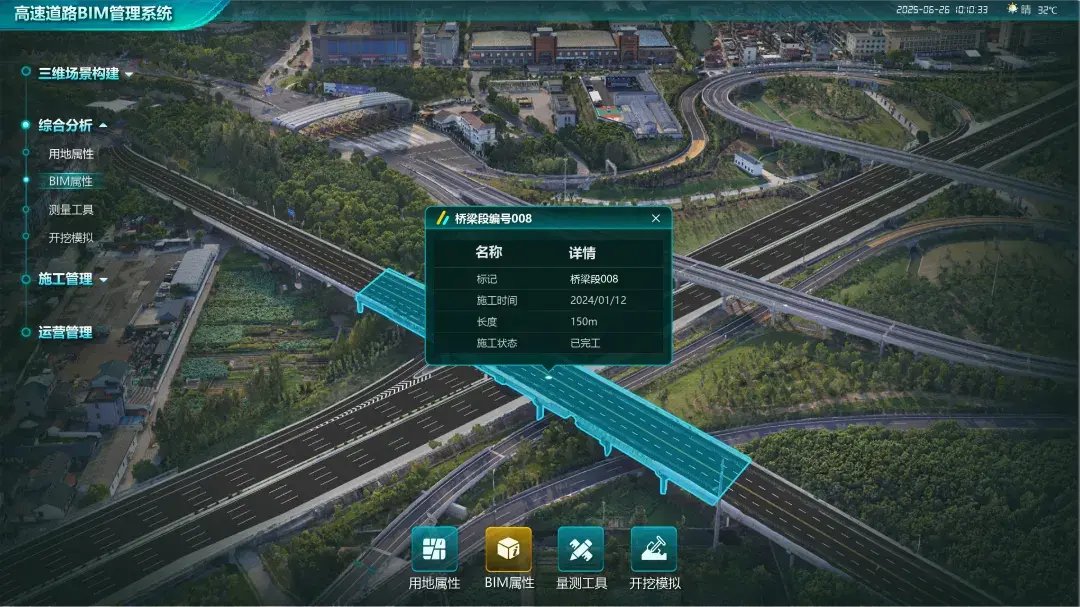Open the 量测工具 bottom toolbar icon
1080x607 pixels.
[x=581, y=549]
